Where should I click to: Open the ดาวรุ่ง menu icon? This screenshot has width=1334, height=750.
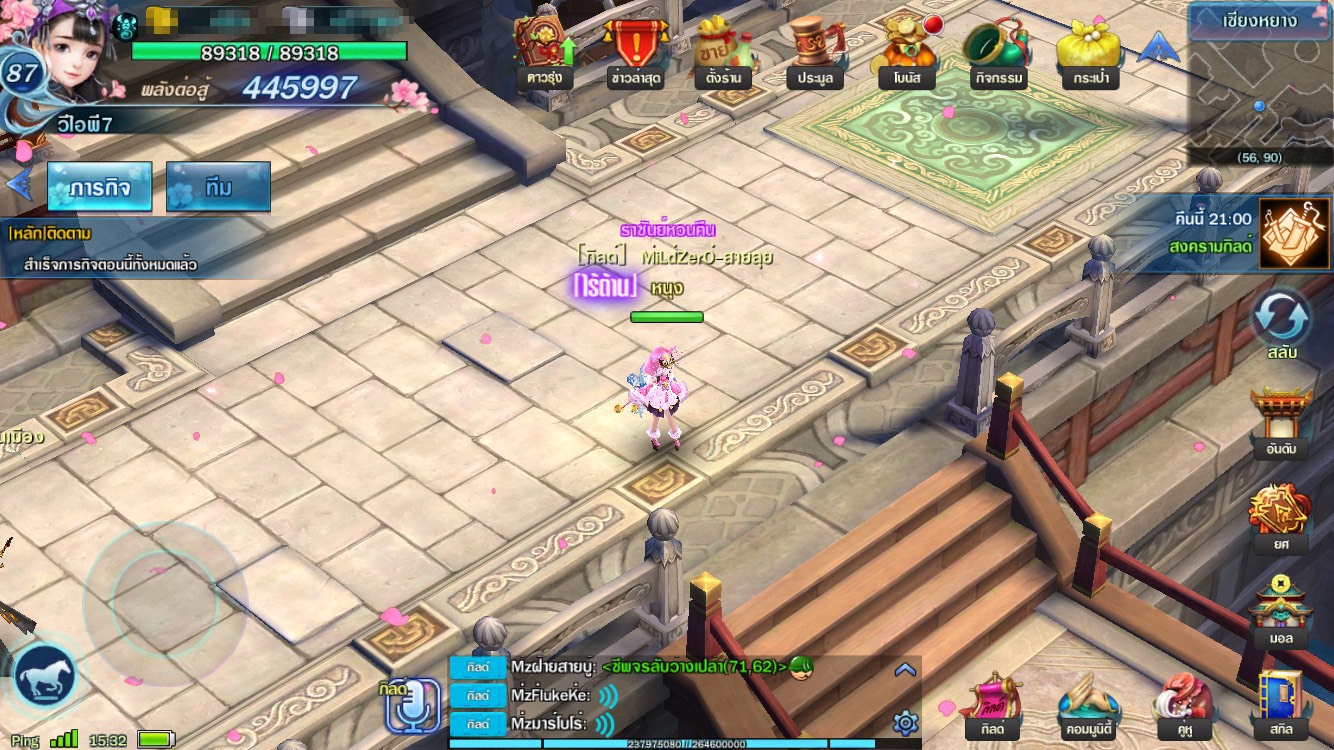(x=544, y=50)
